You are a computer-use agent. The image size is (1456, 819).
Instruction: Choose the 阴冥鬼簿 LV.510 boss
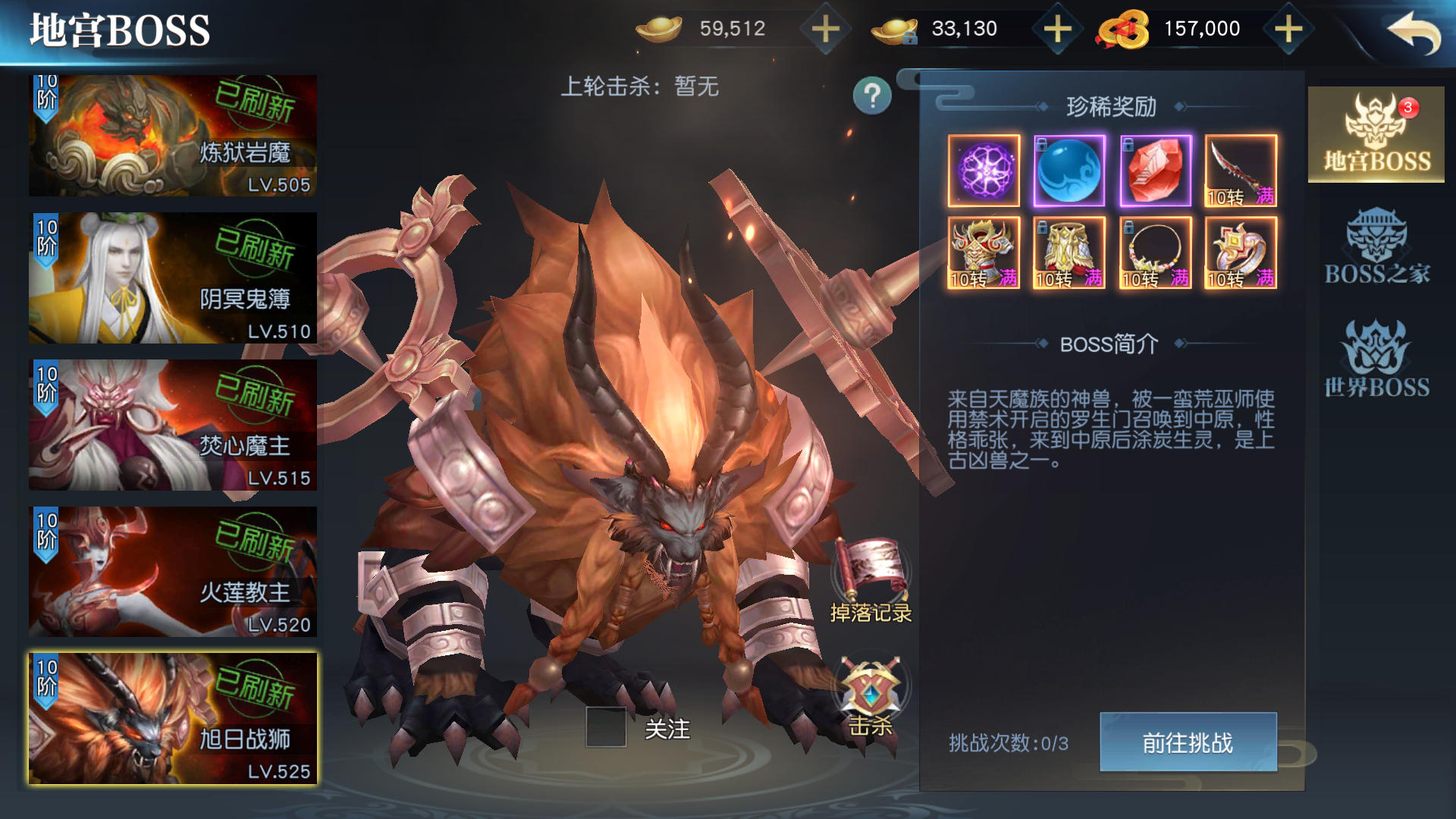click(173, 278)
